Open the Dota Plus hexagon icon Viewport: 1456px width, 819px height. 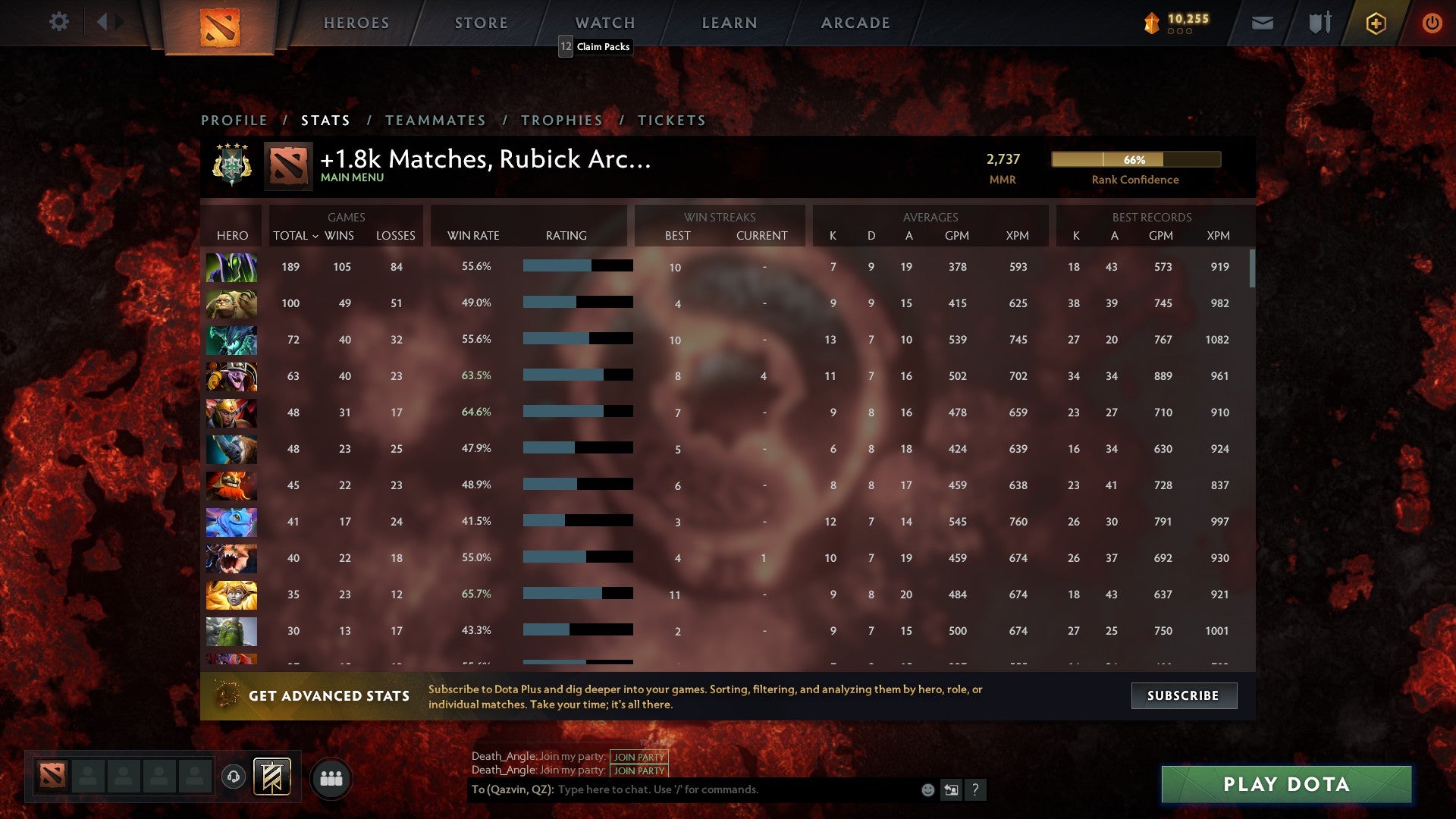tap(1375, 23)
